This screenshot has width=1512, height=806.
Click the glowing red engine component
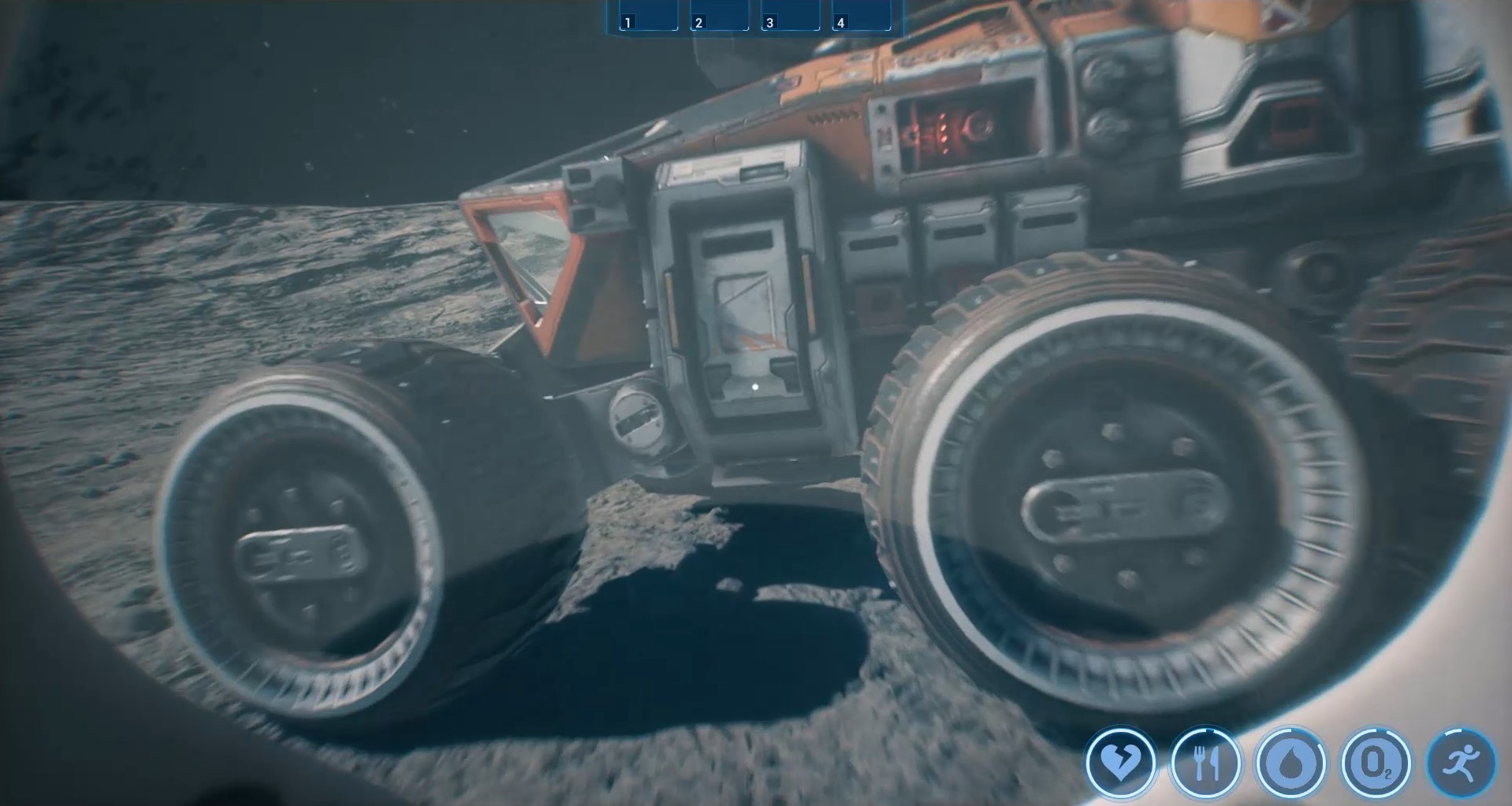pos(942,130)
